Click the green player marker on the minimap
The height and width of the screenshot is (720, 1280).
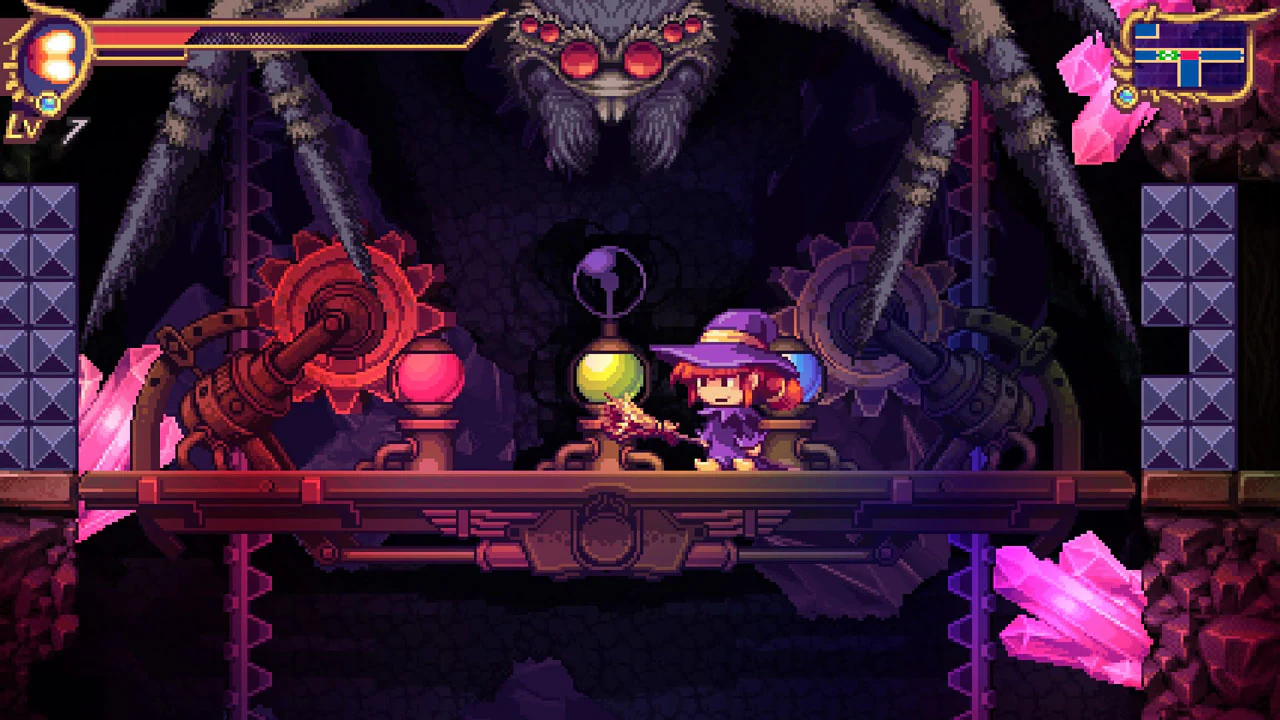1168,54
